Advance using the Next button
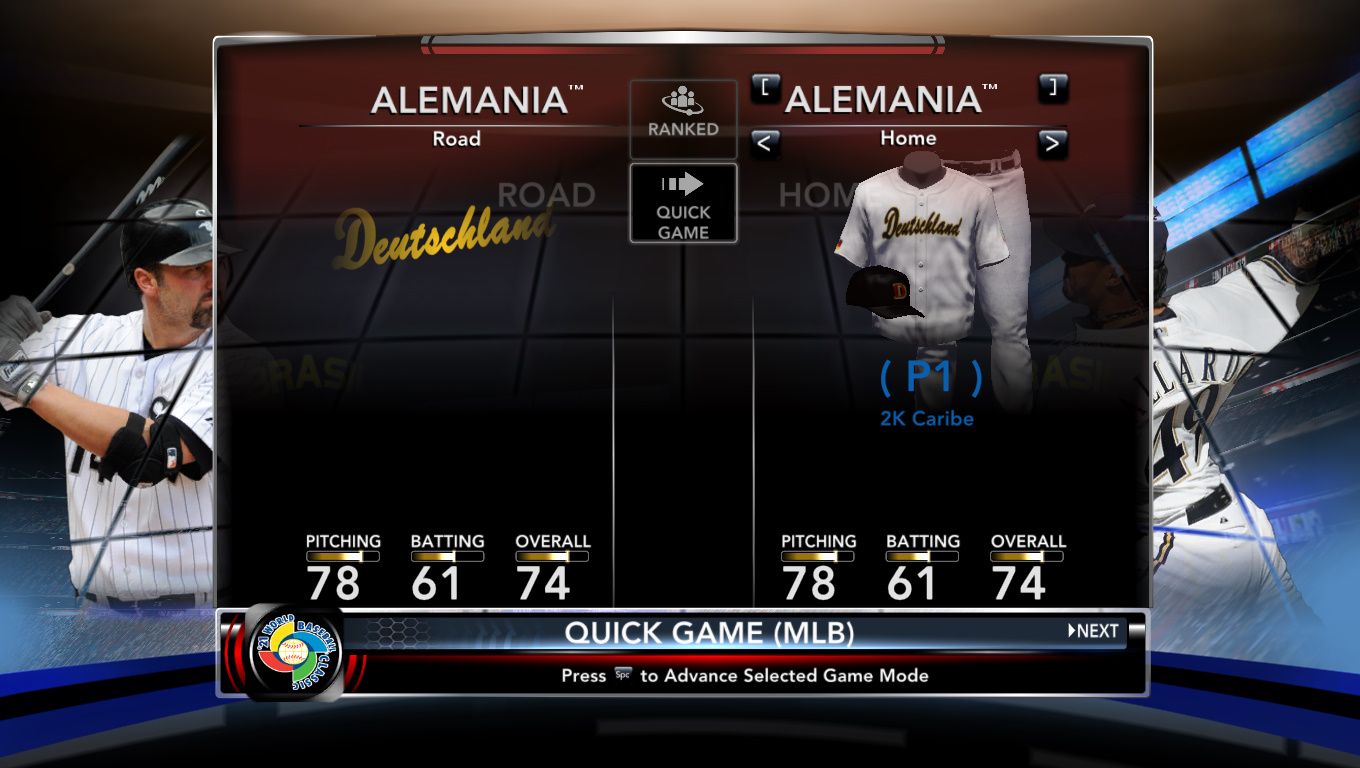 [x=1094, y=631]
